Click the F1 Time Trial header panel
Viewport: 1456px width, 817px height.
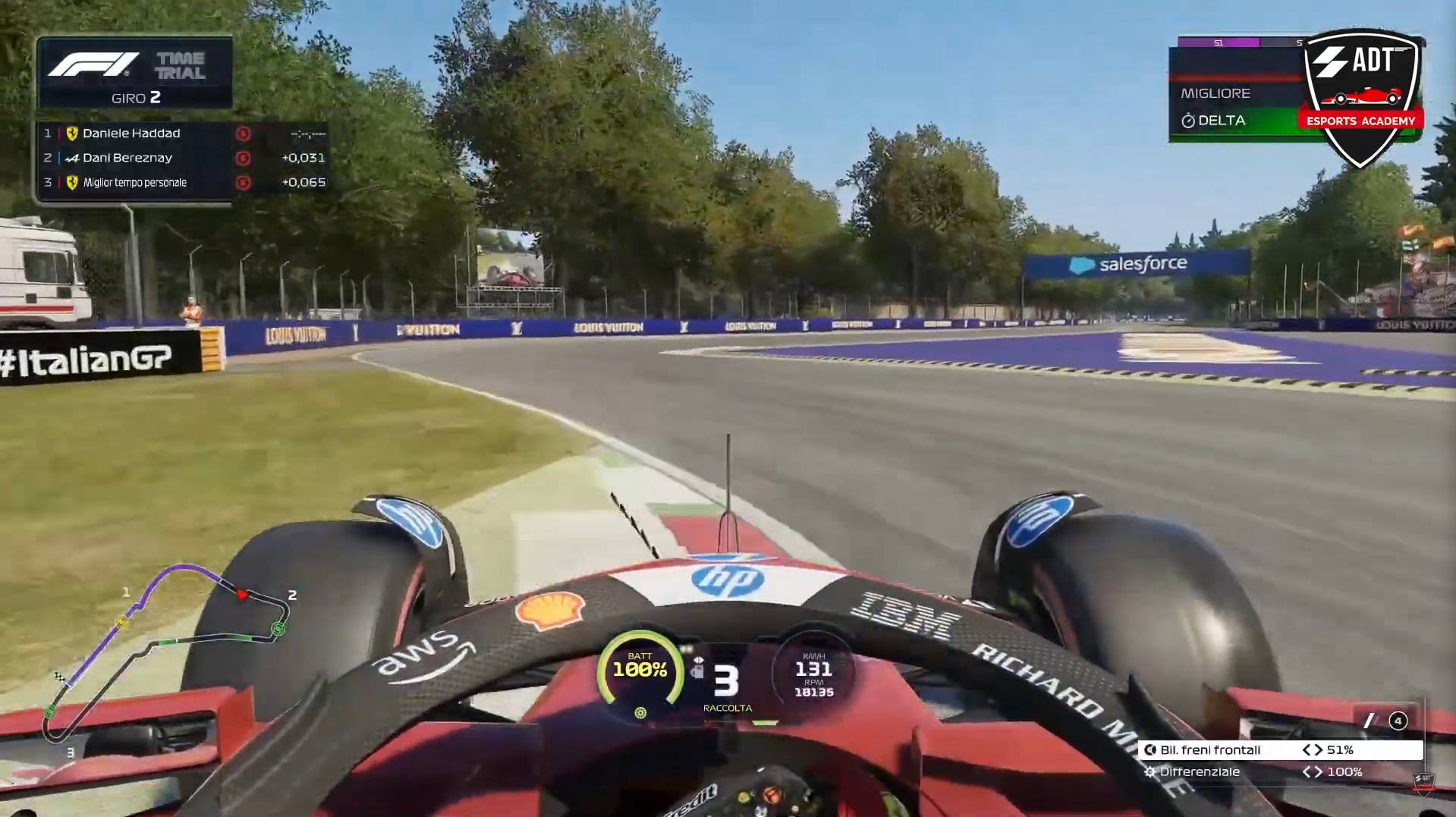coord(135,74)
